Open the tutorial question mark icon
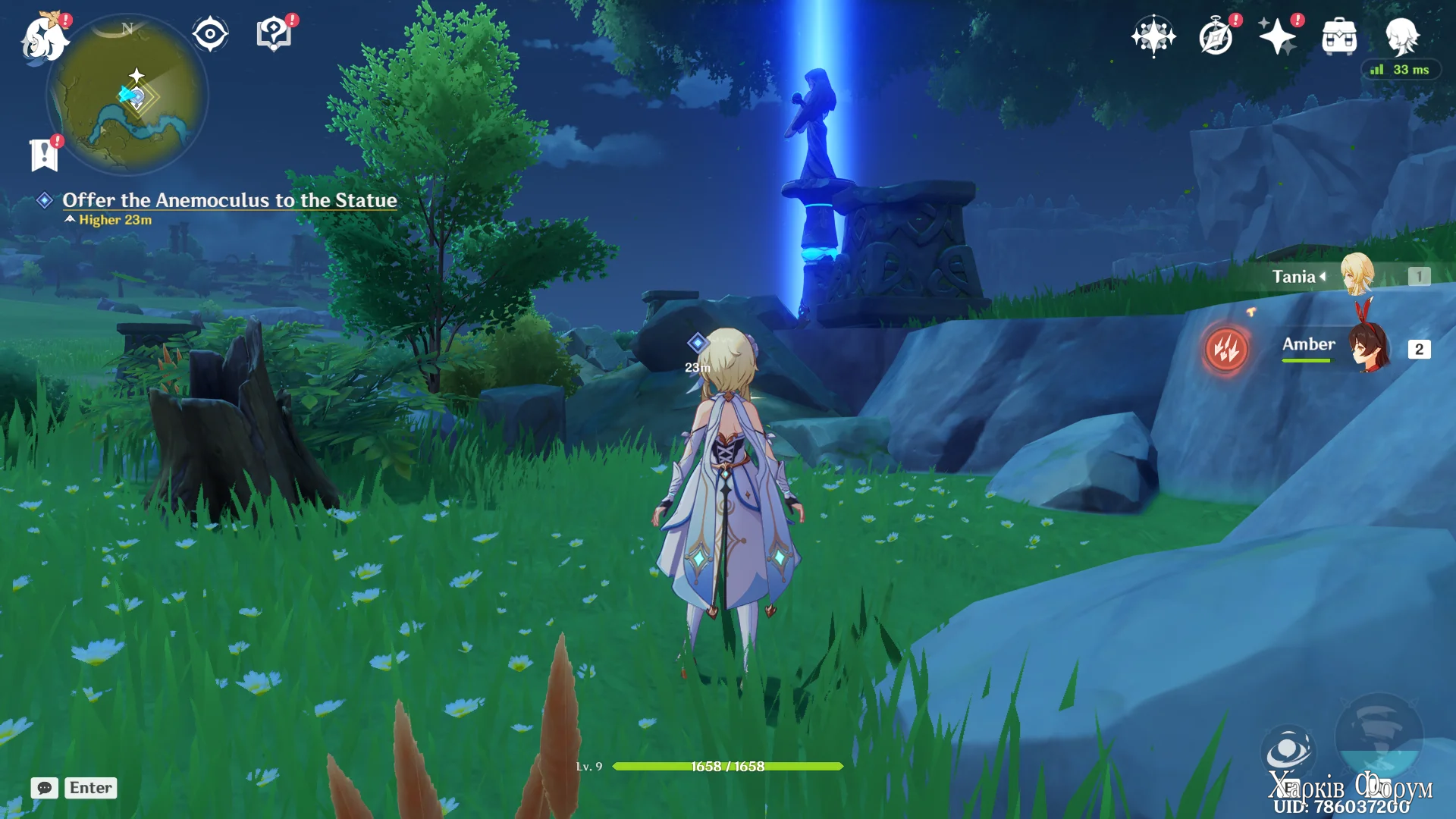 pyautogui.click(x=274, y=34)
